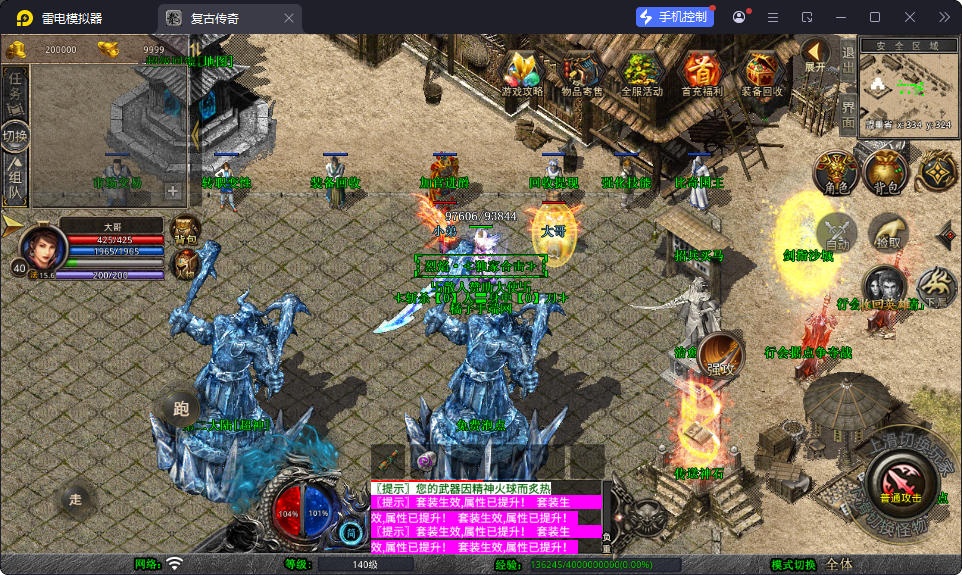Viewport: 962px width, 575px height.
Task: Activate the 强攻 attack skill
Action: pos(722,354)
